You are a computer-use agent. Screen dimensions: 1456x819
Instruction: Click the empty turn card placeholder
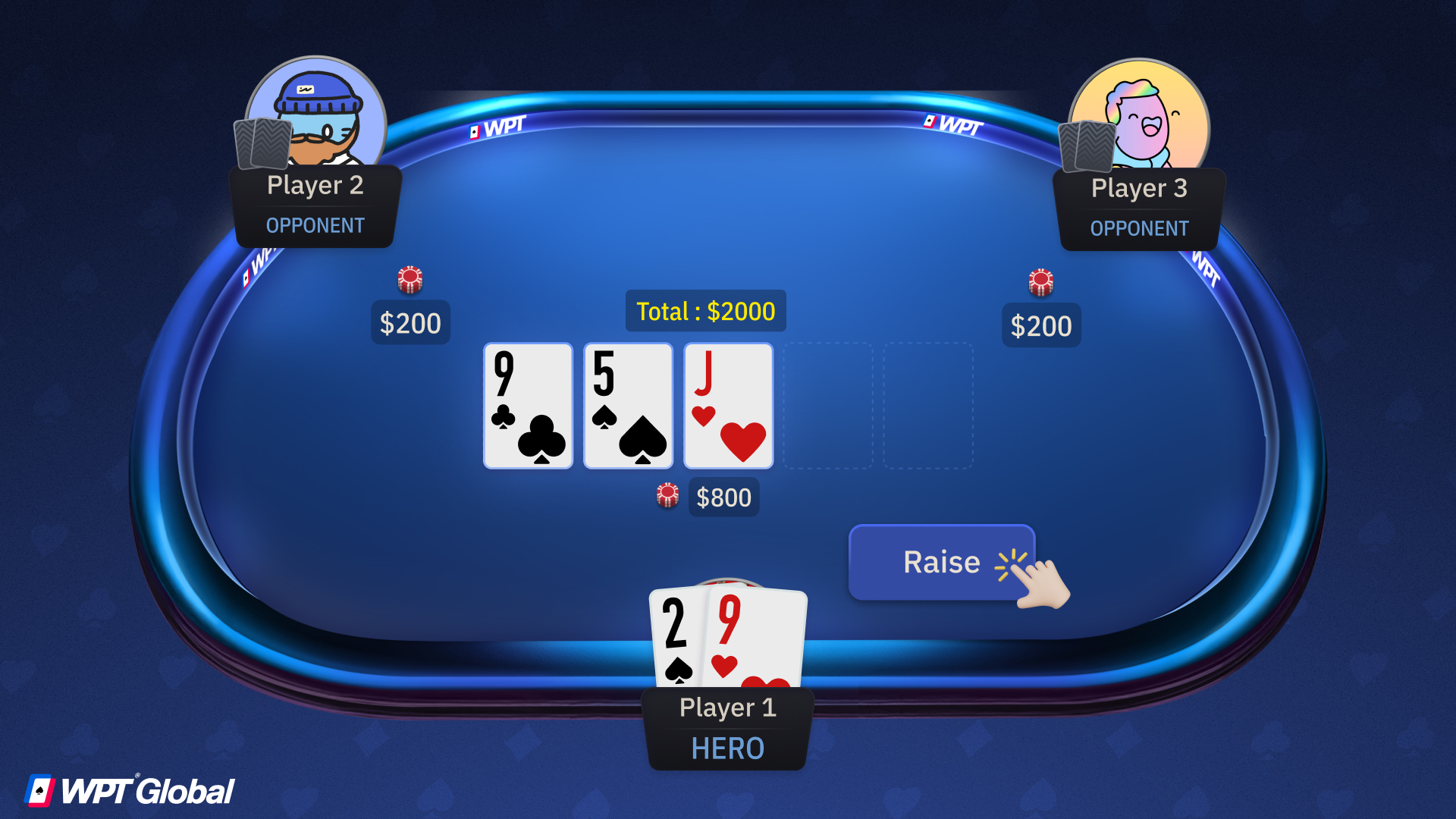[x=828, y=405]
